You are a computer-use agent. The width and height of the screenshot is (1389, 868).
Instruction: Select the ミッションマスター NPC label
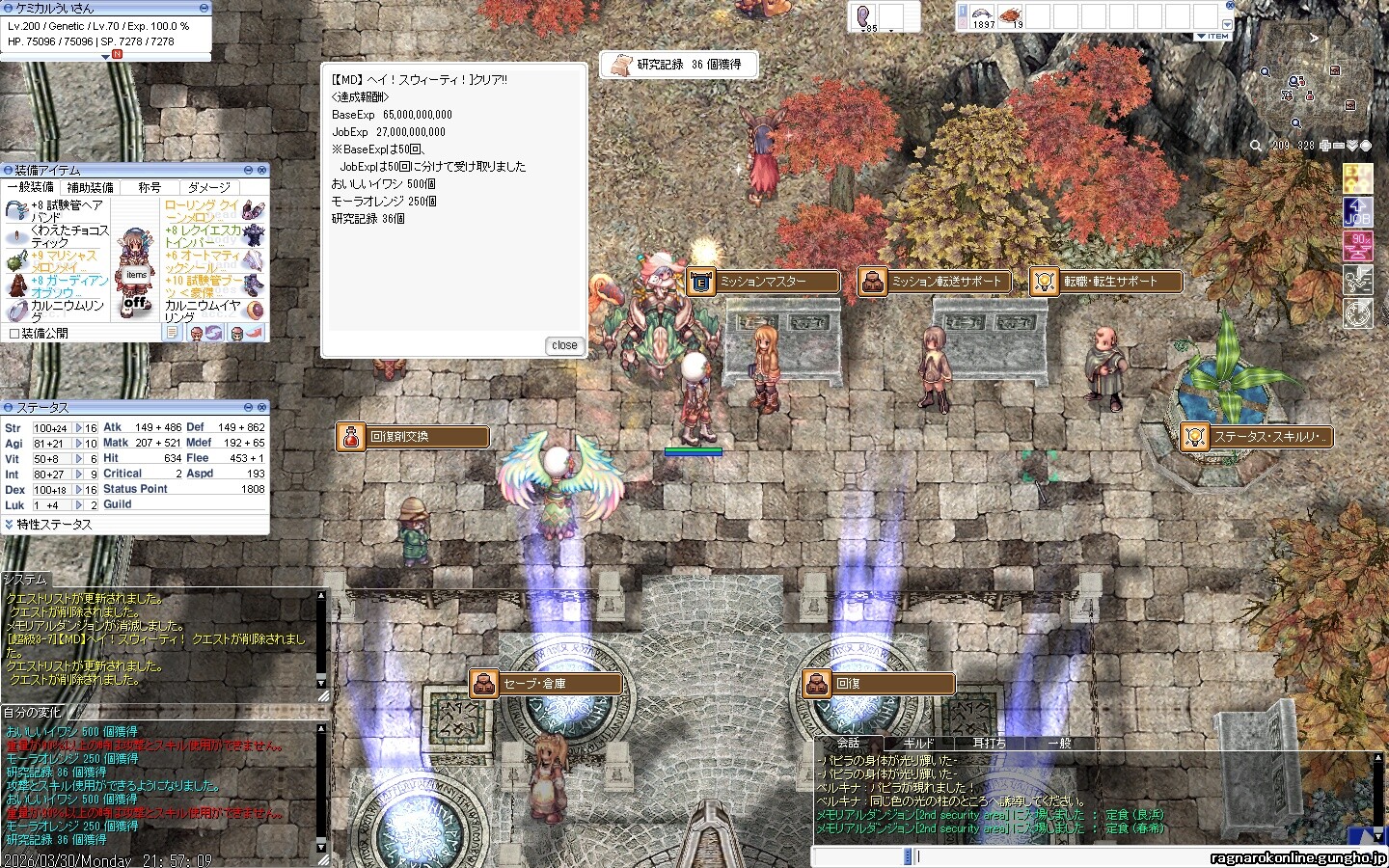762,282
